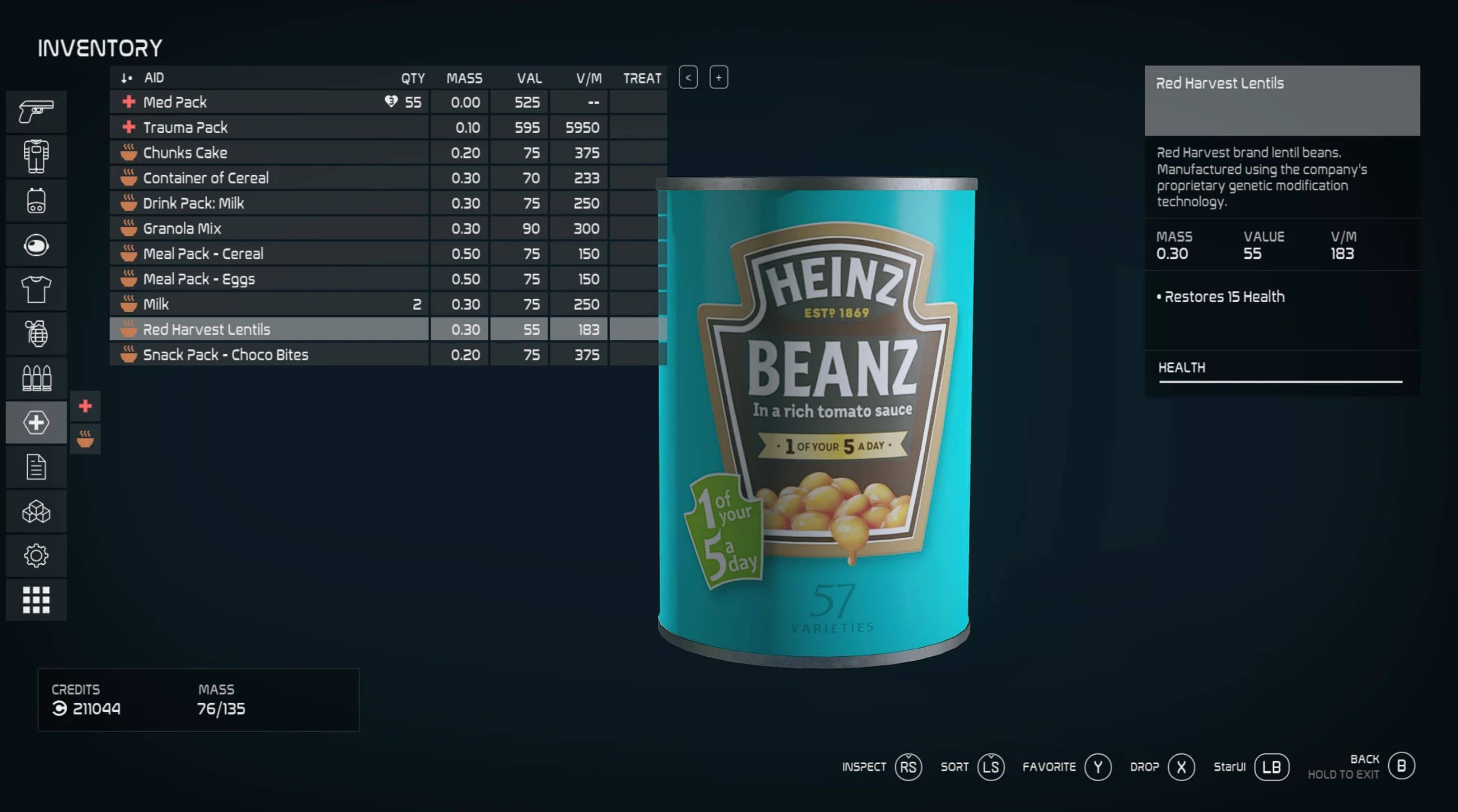1458x812 pixels.
Task: Open the weapons category with pistol icon
Action: point(36,112)
